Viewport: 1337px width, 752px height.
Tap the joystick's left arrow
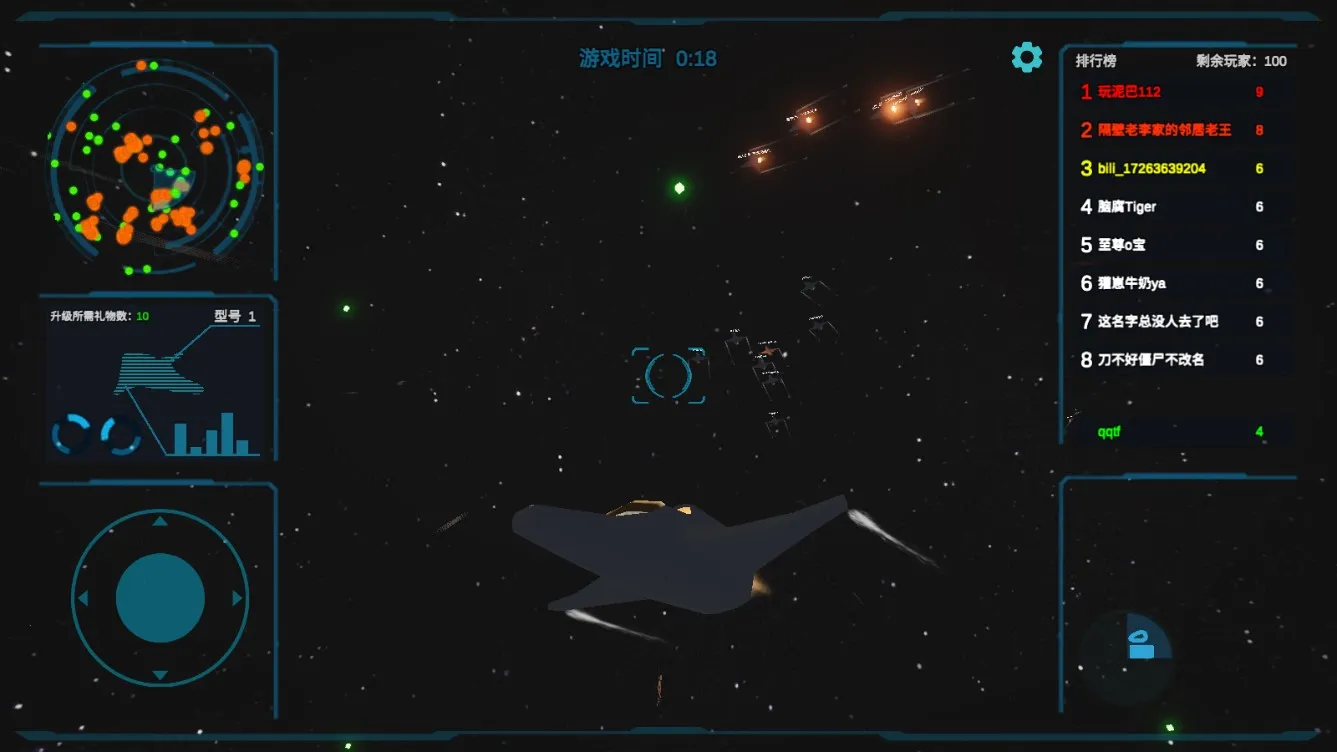click(83, 598)
